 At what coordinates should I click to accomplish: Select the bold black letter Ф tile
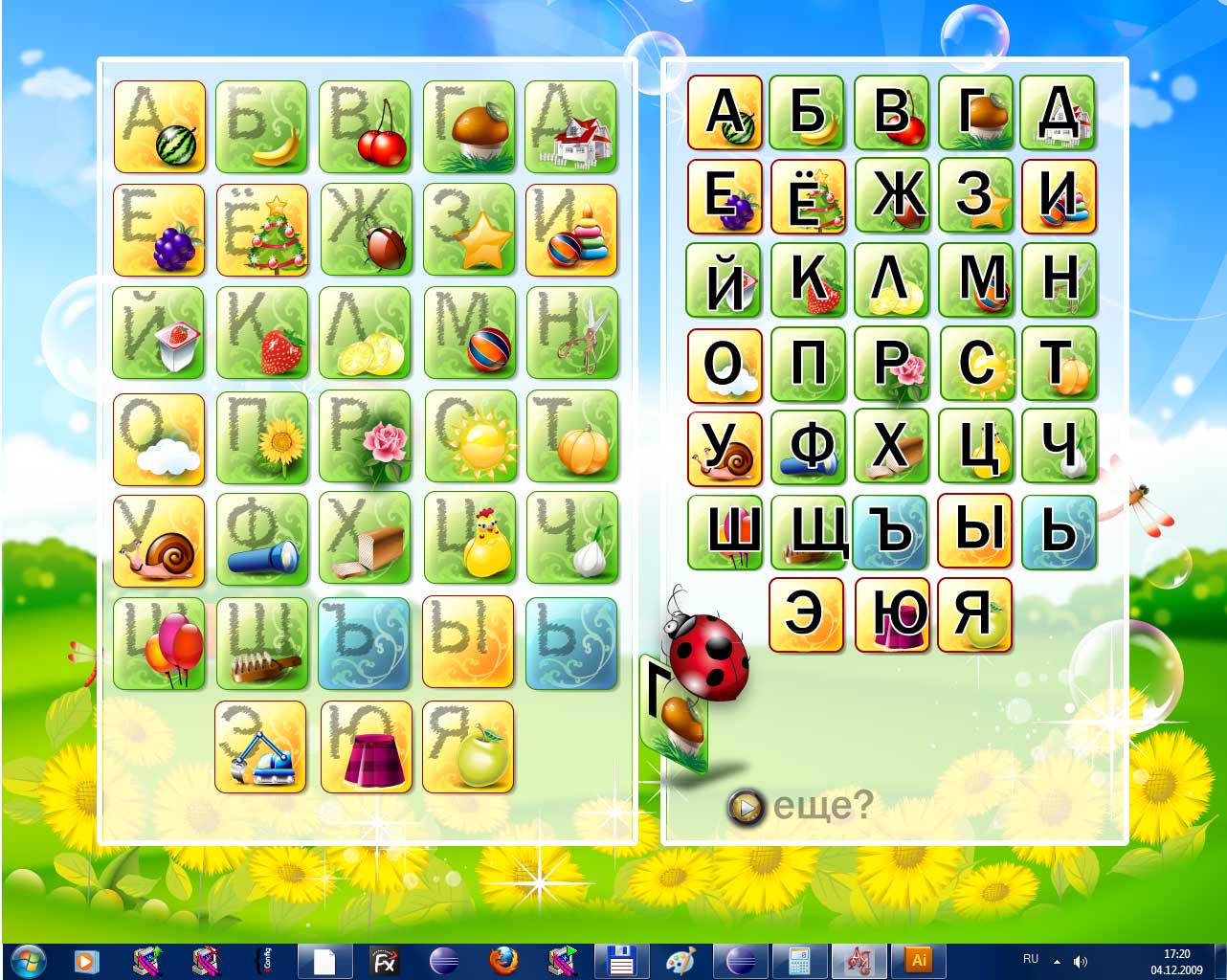coord(808,447)
